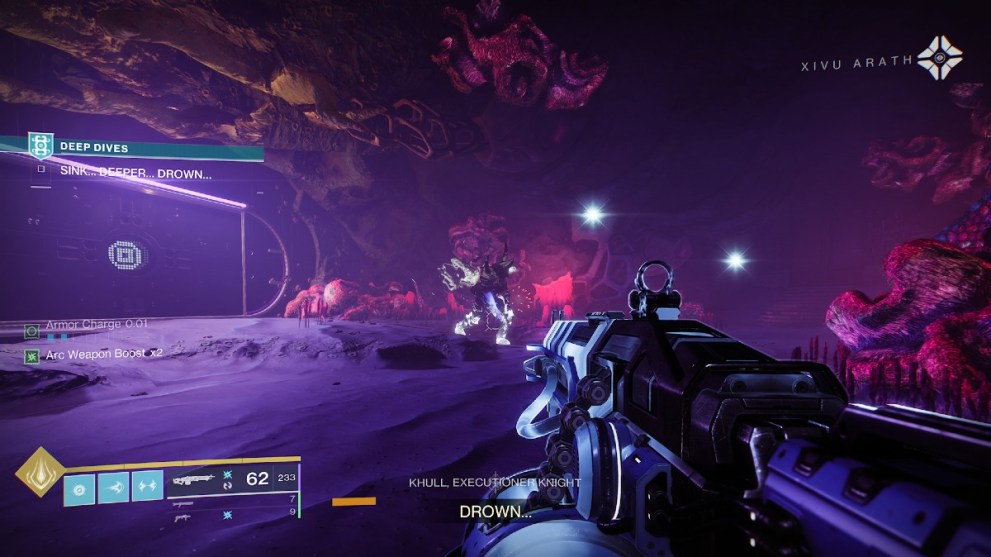Activate the class ability icon with two wing shapes

click(147, 486)
